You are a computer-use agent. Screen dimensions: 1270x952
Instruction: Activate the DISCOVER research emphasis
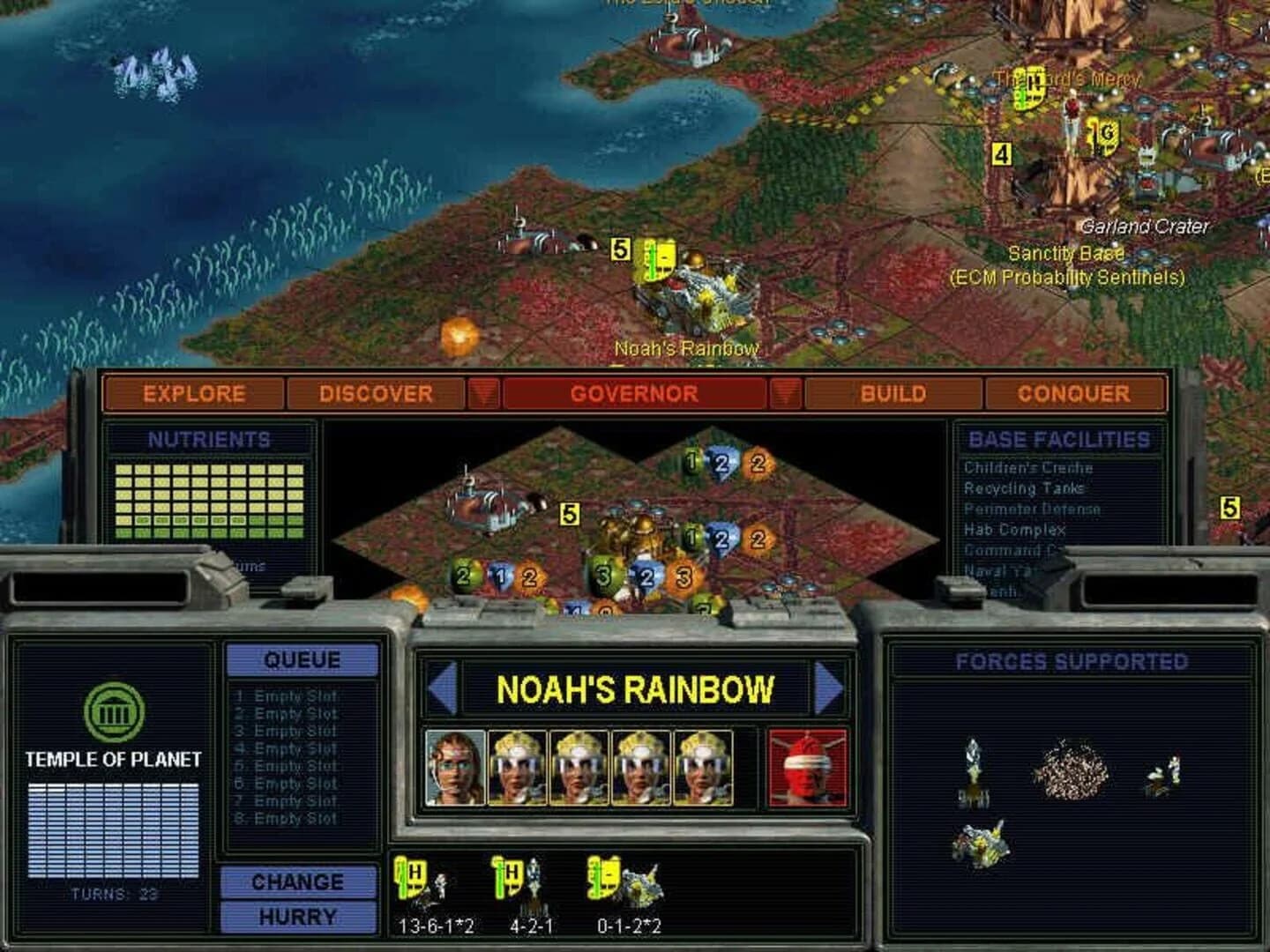point(375,394)
